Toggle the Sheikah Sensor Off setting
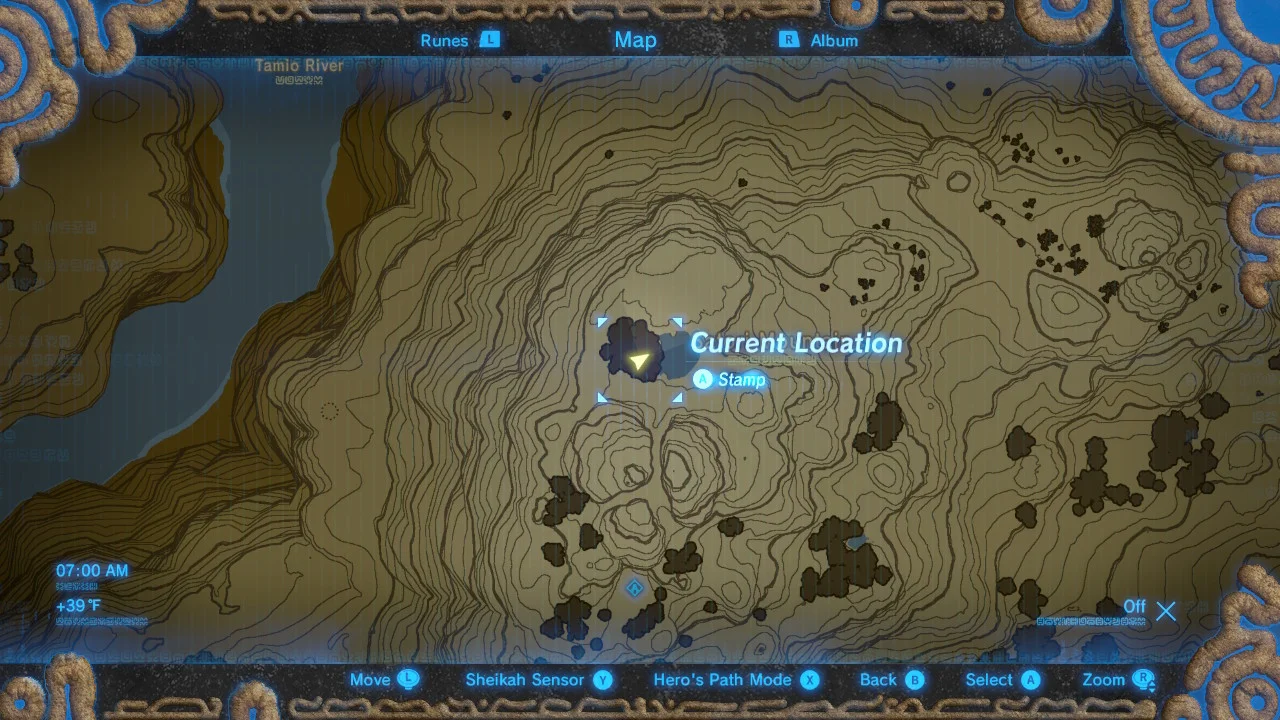Viewport: 1280px width, 720px height. pyautogui.click(x=1135, y=606)
